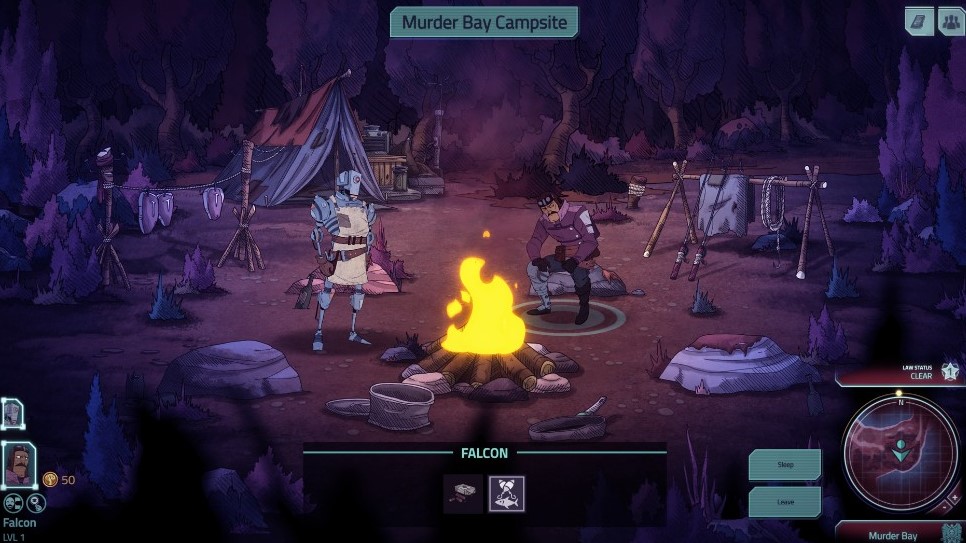Leave the campsite with the Leave button

[785, 502]
